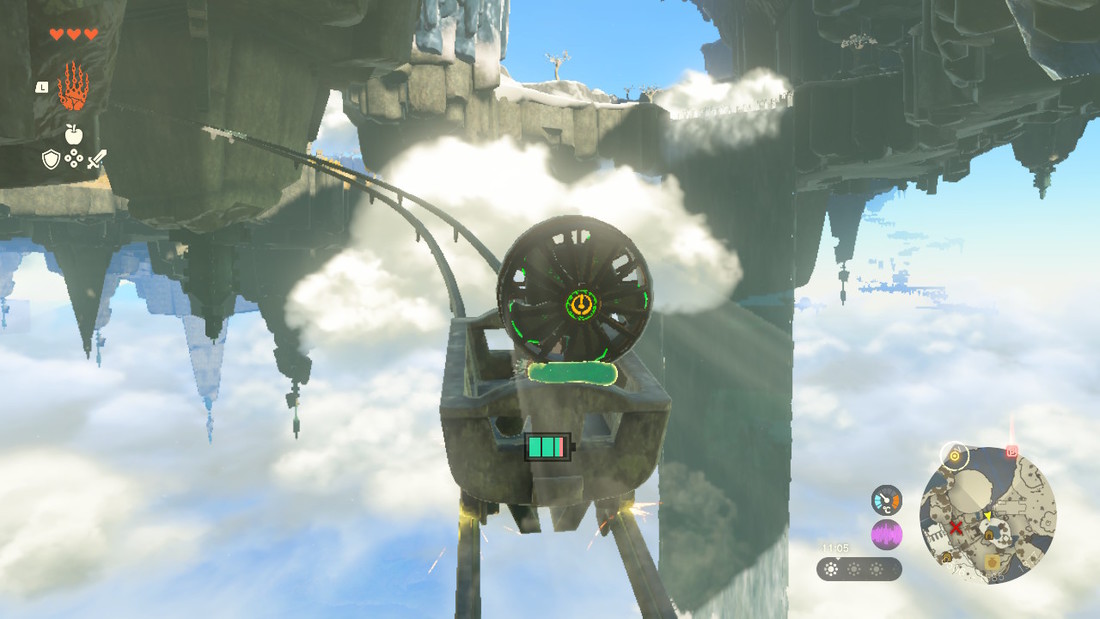Click the pink stamp marker above minimap
Viewport: 1100px width, 619px height.
pos(1012,452)
